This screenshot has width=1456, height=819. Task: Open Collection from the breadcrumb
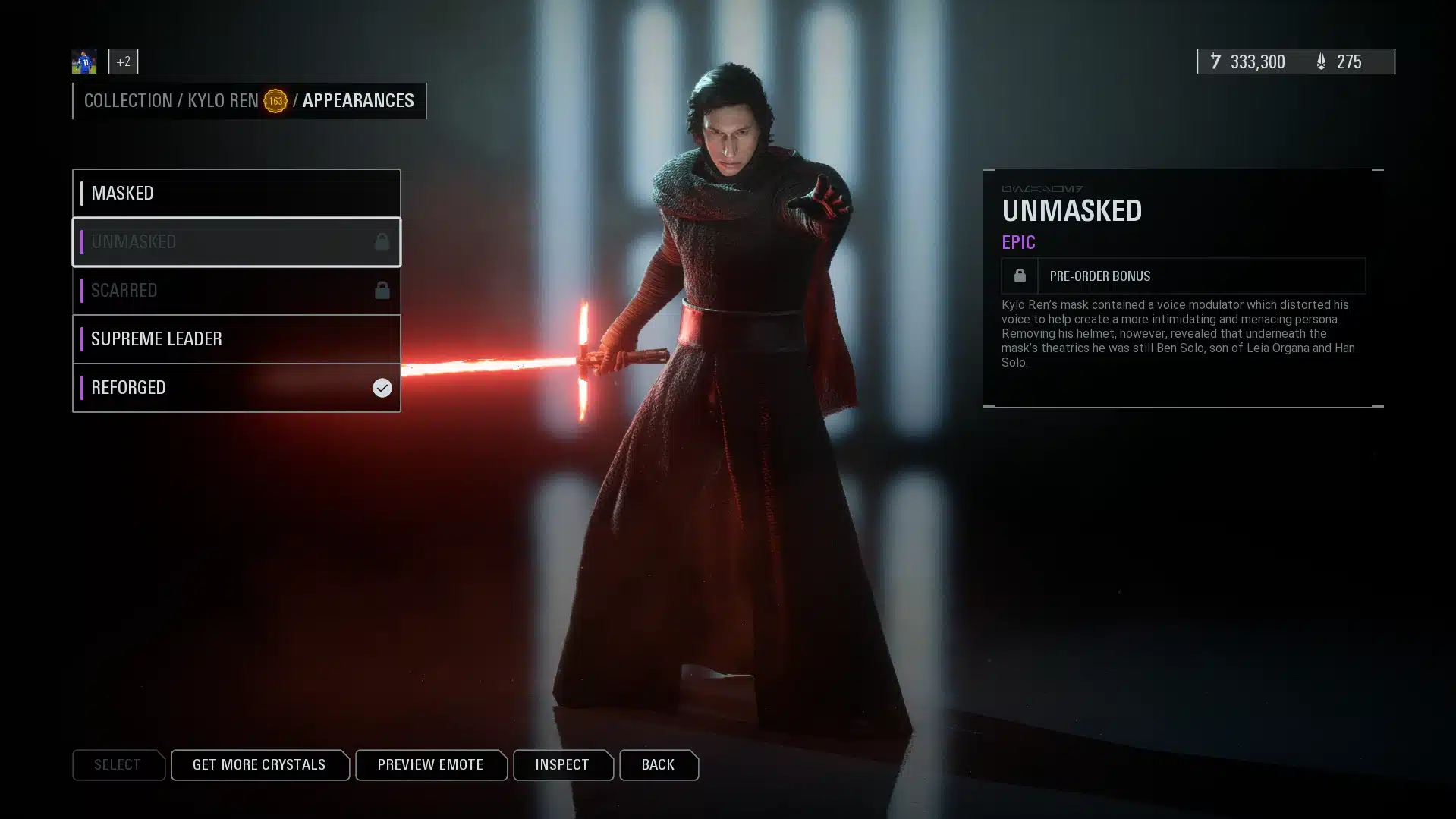[129, 99]
